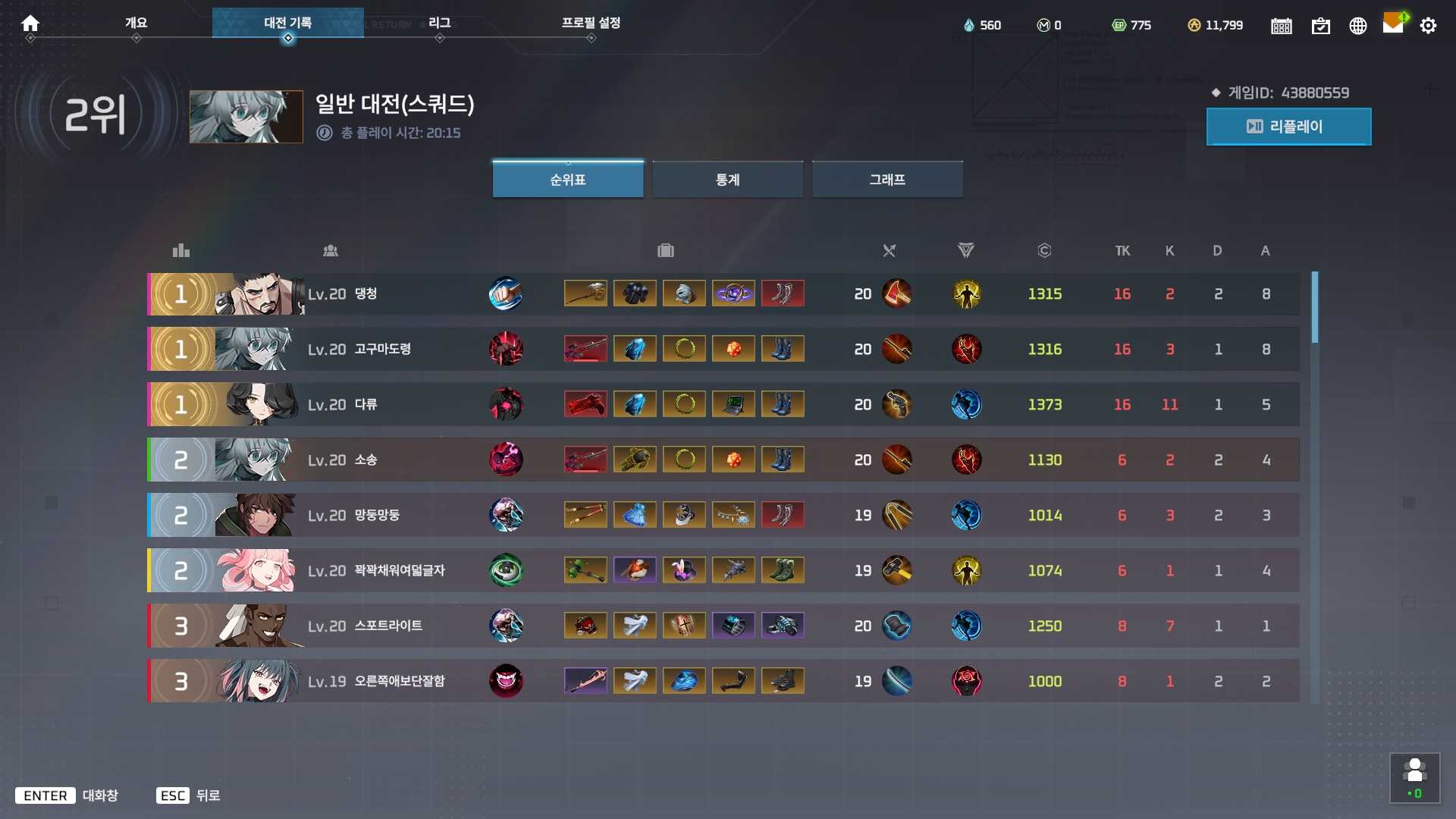Open the check-in clipboard icon
This screenshot has height=819, width=1456.
(x=1320, y=25)
